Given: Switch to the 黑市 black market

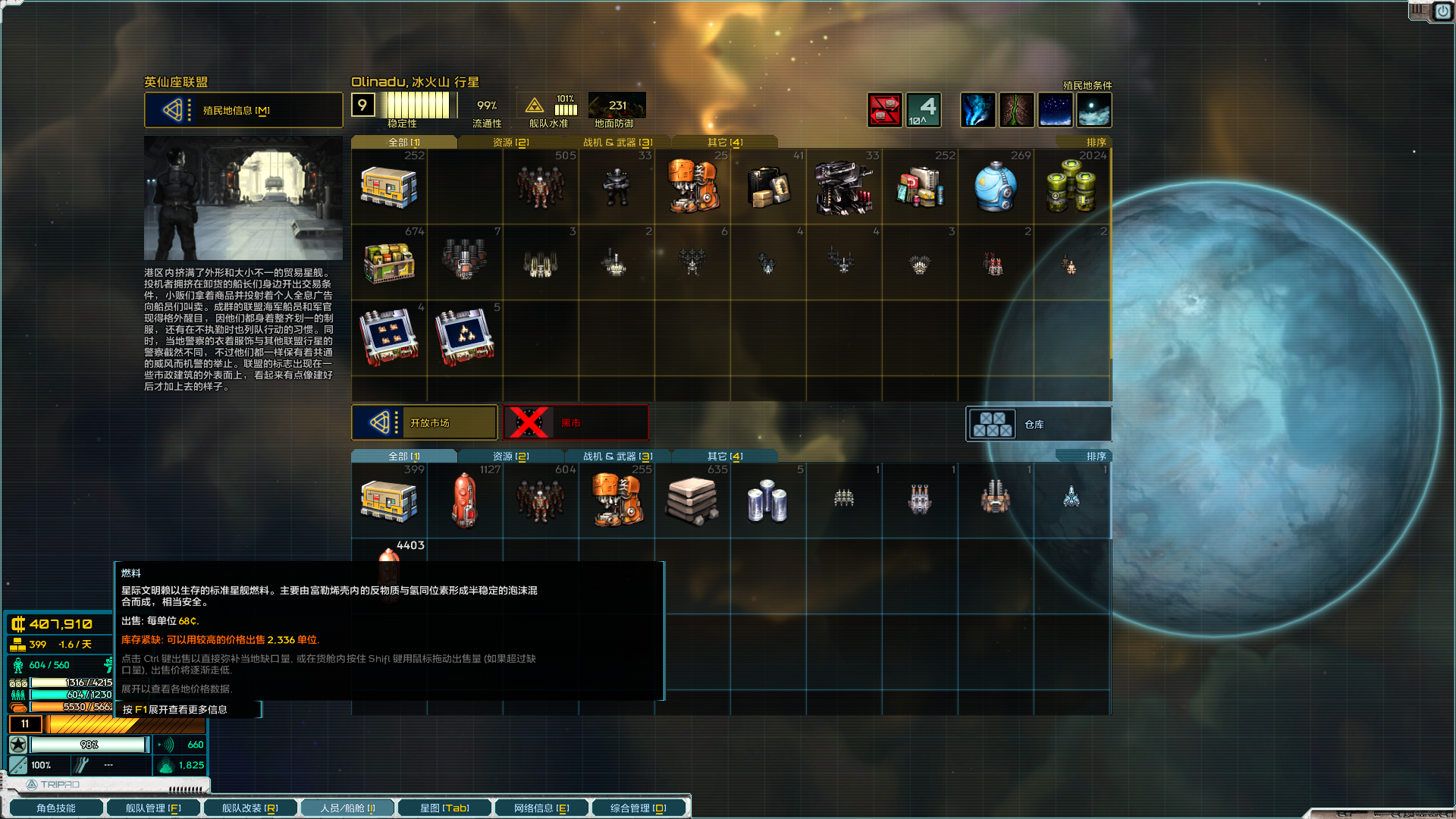Looking at the screenshot, I should [575, 422].
